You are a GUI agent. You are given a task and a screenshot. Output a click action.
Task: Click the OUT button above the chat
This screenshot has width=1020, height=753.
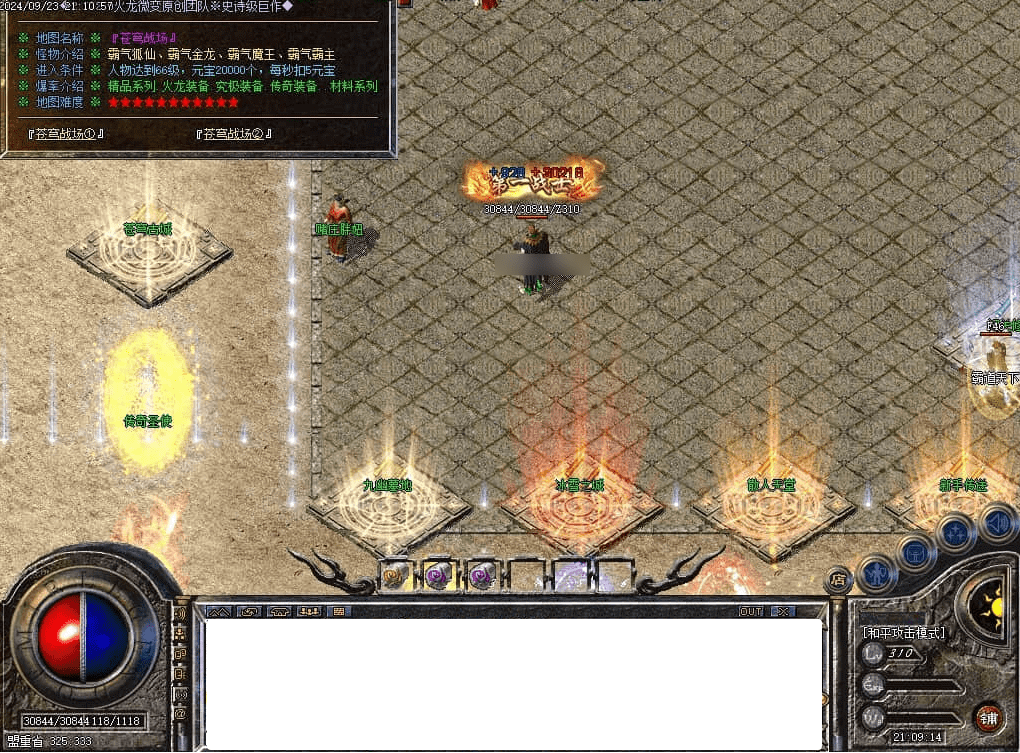click(750, 611)
